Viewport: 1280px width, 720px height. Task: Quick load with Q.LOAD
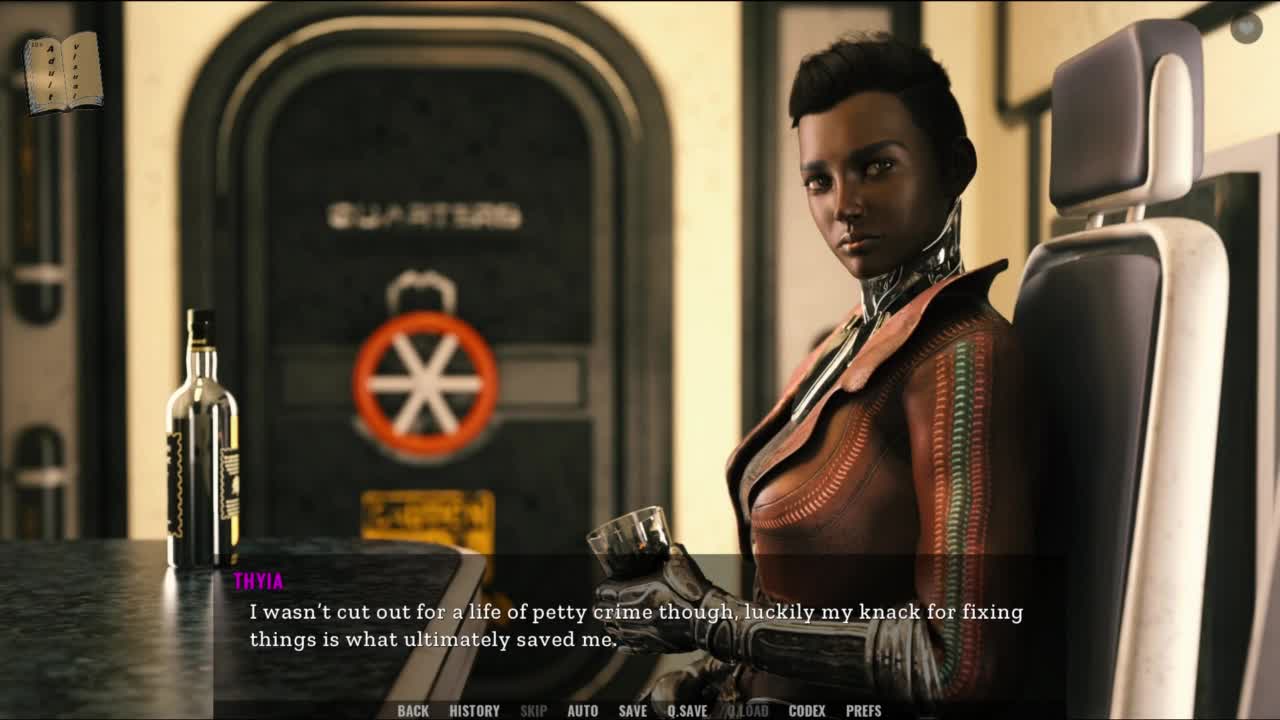click(x=748, y=711)
